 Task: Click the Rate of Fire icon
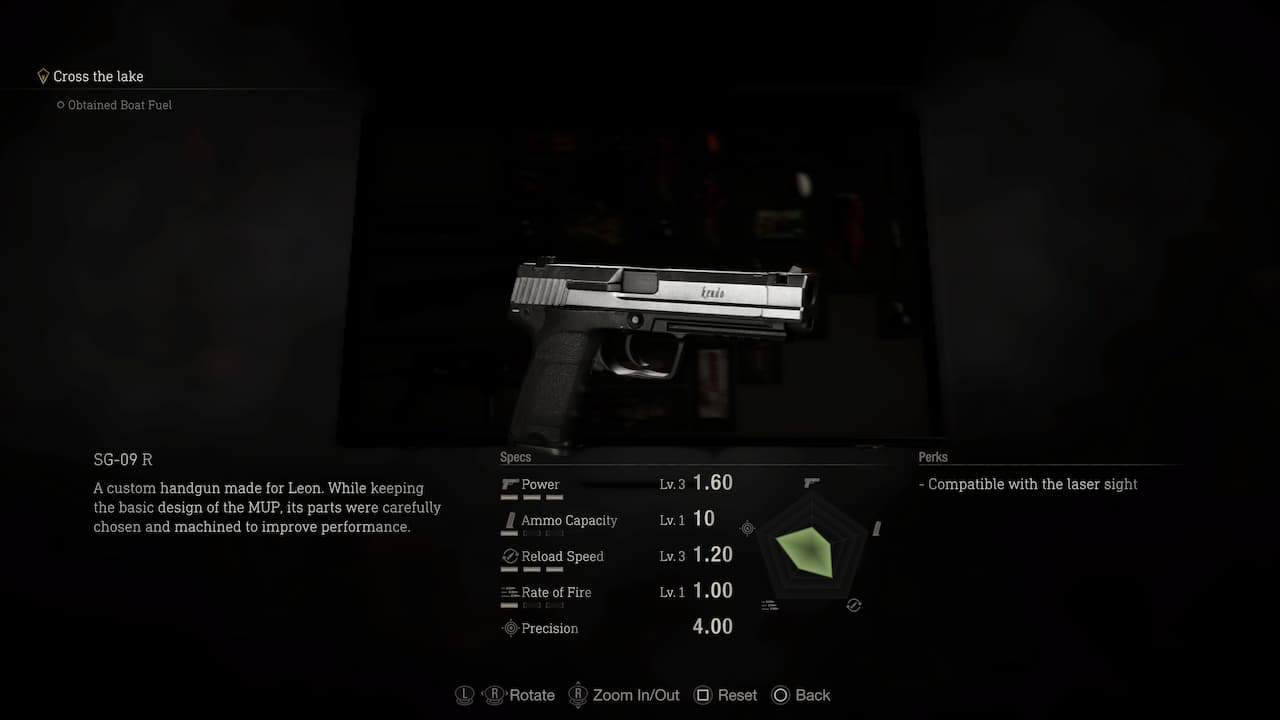point(509,592)
